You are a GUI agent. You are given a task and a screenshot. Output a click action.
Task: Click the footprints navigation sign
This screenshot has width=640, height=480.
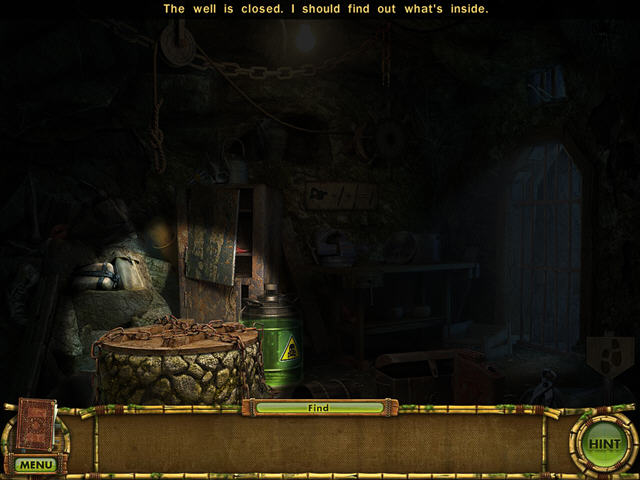coord(609,350)
